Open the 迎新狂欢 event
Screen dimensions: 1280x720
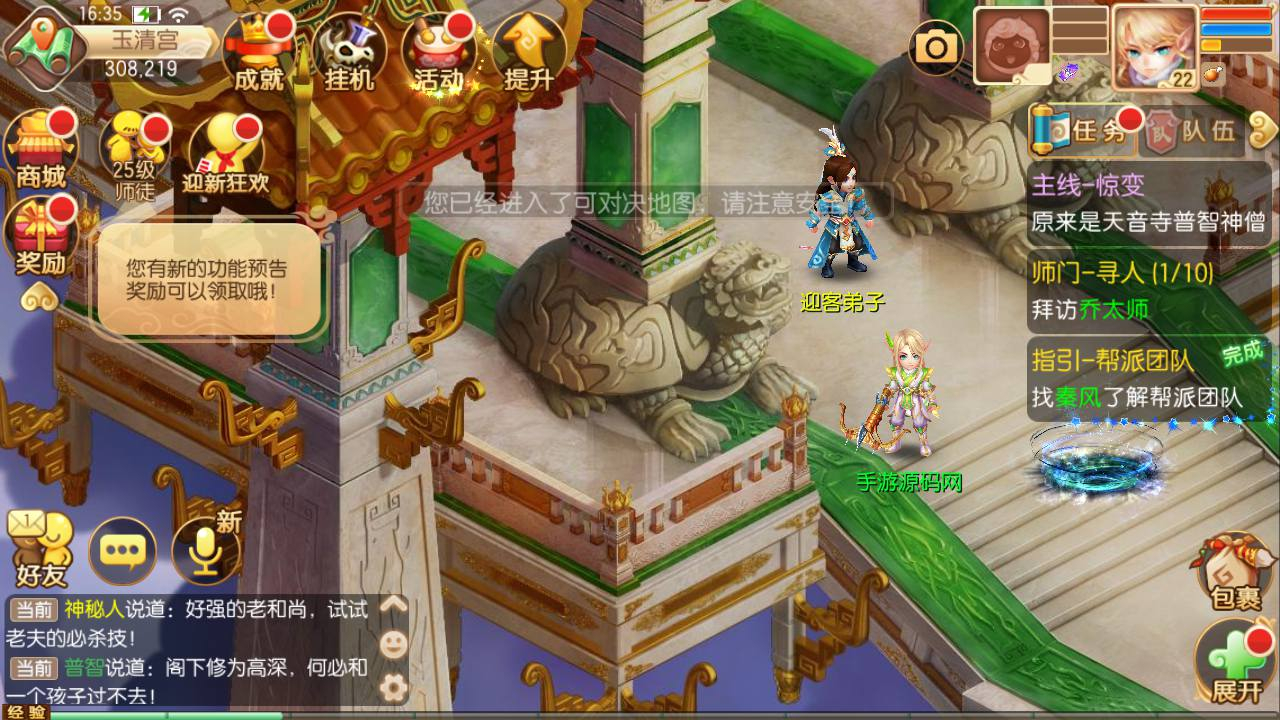coord(226,154)
